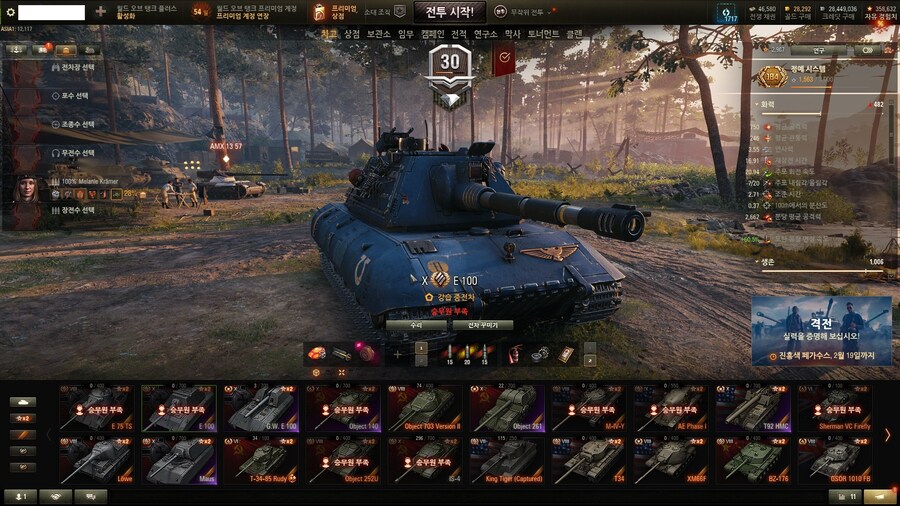Viewport: 900px width, 506px height.
Task: Open the 격전 event banner
Action: tap(821, 330)
